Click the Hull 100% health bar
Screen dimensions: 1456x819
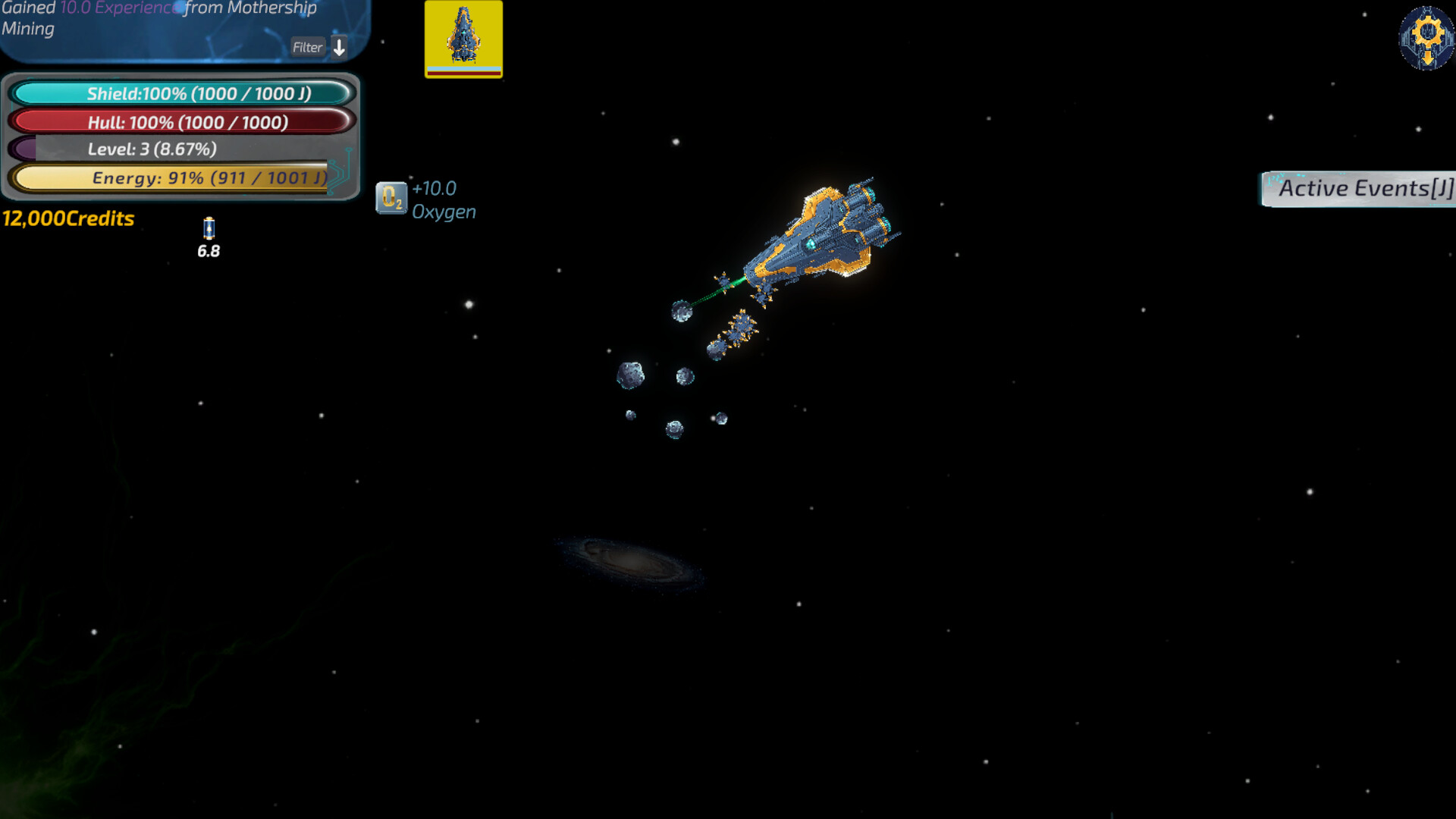(180, 121)
